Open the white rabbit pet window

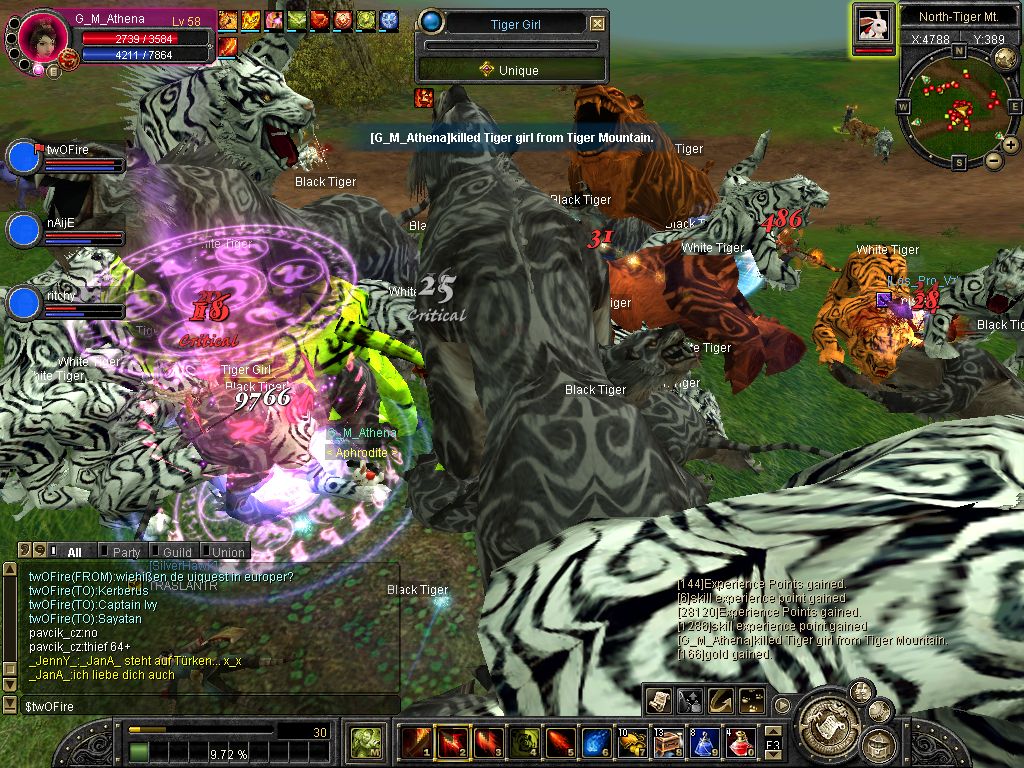tap(873, 26)
